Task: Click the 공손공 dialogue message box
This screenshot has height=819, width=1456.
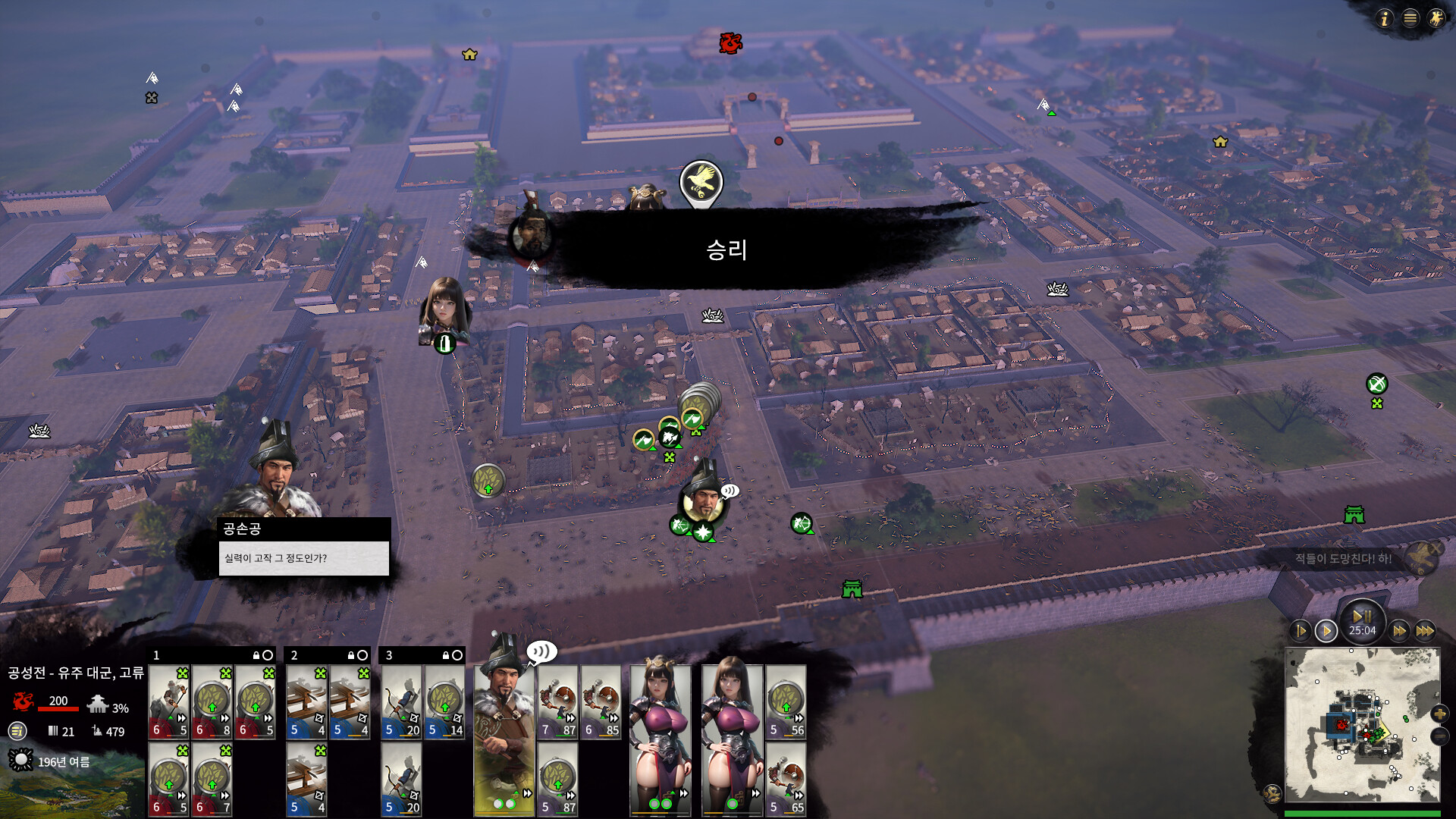Action: click(303, 558)
